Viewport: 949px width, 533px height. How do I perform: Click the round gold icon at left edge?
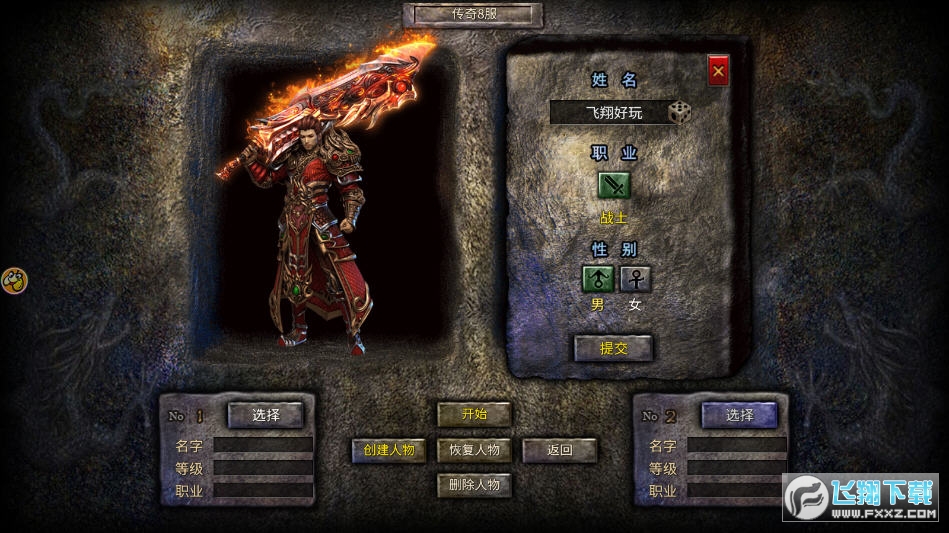click(x=14, y=280)
